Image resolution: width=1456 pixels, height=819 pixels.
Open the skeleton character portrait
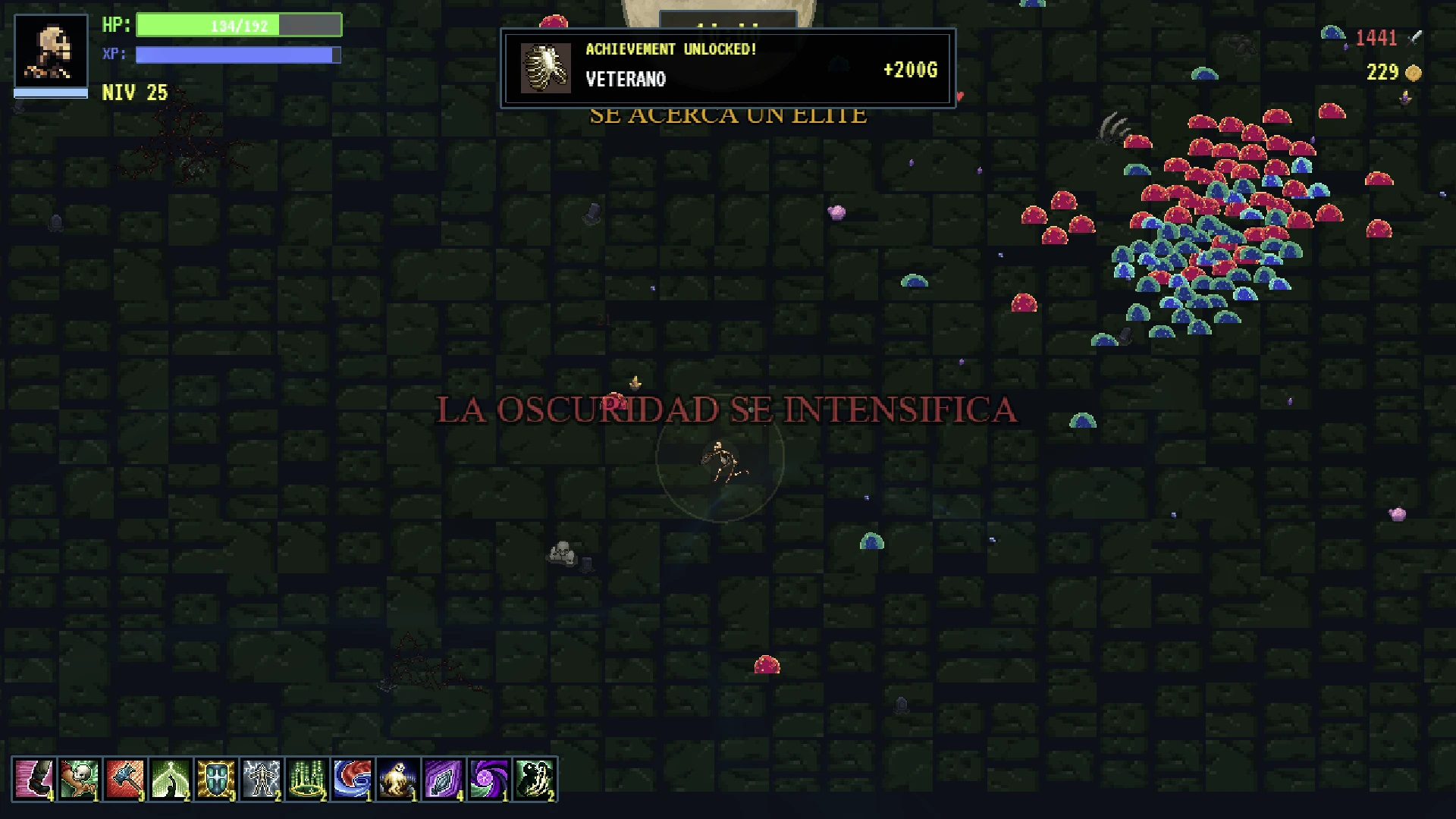click(51, 52)
